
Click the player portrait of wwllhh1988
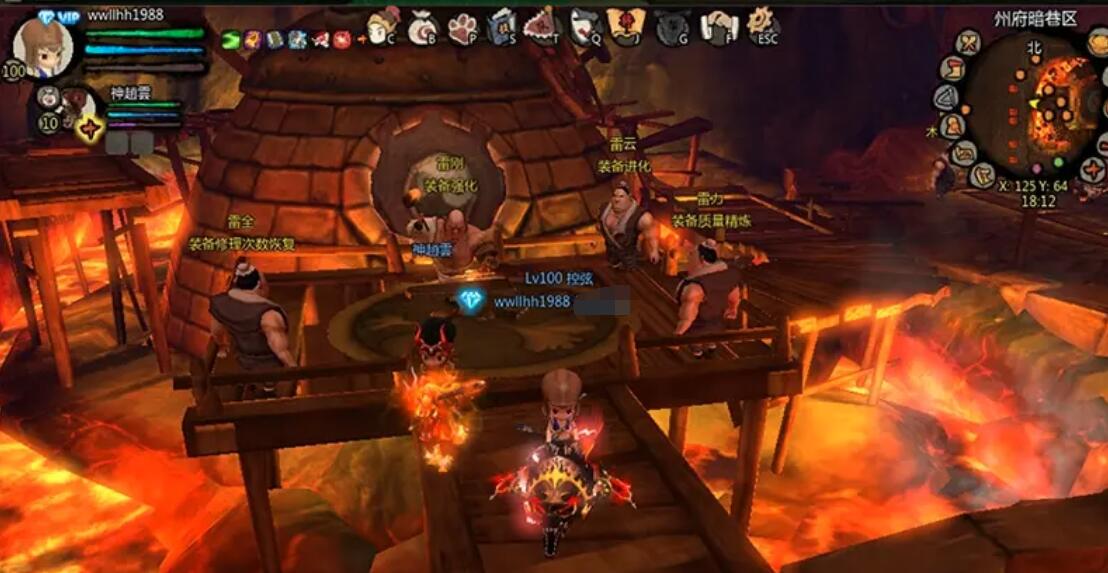pyautogui.click(x=42, y=45)
